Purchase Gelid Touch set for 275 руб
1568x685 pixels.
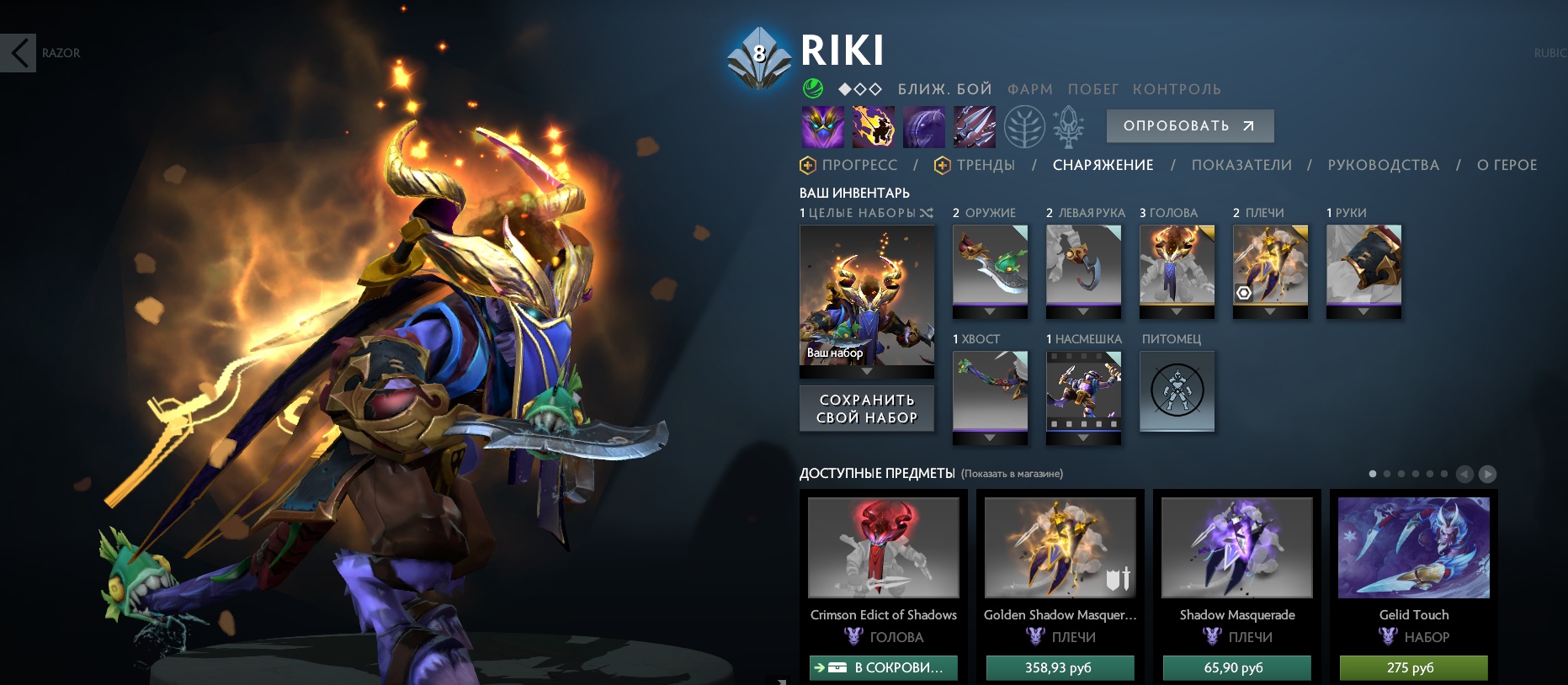[x=1413, y=667]
